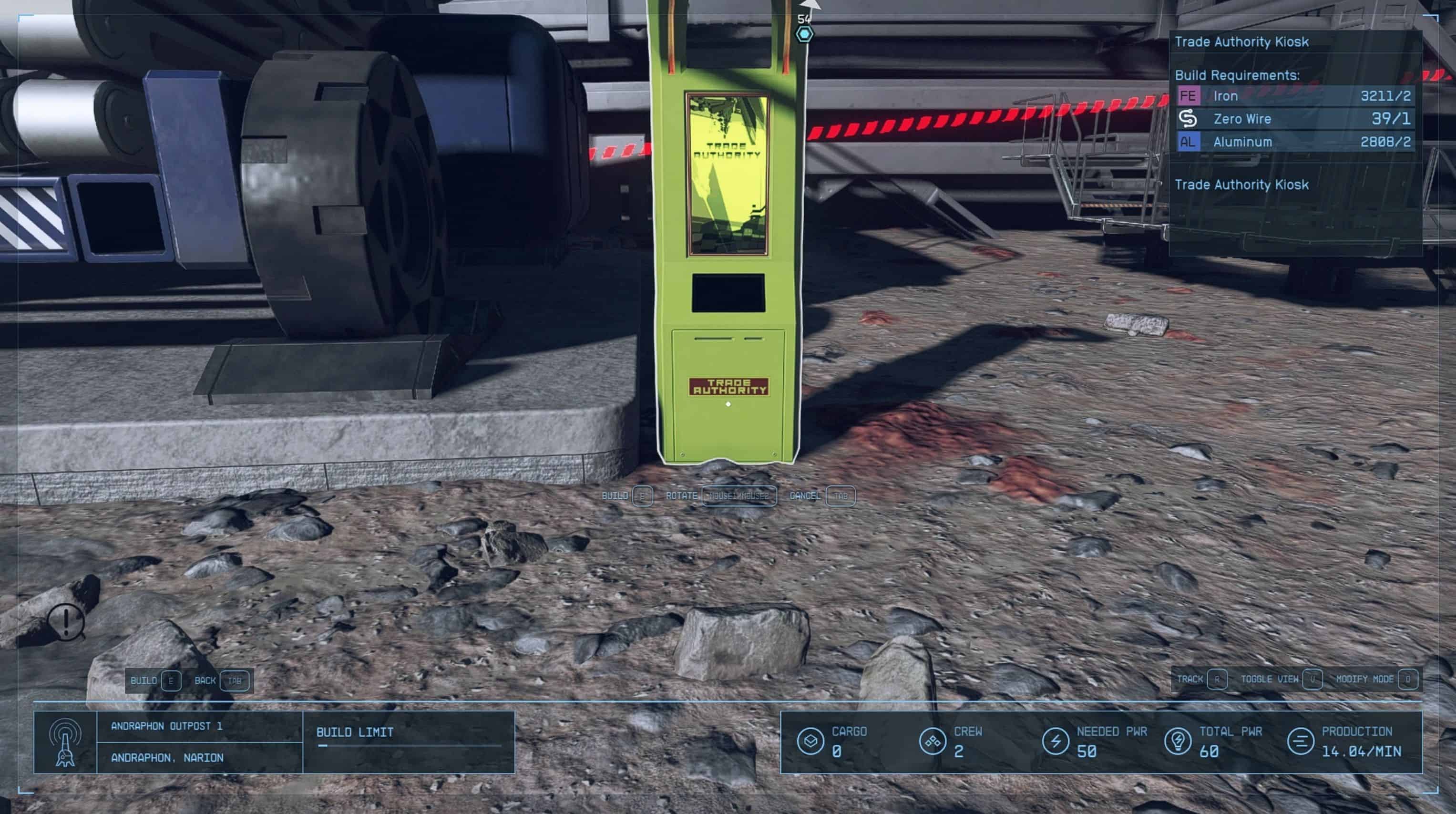
Task: Select the Zero Wire requirement row
Action: 1294,119
